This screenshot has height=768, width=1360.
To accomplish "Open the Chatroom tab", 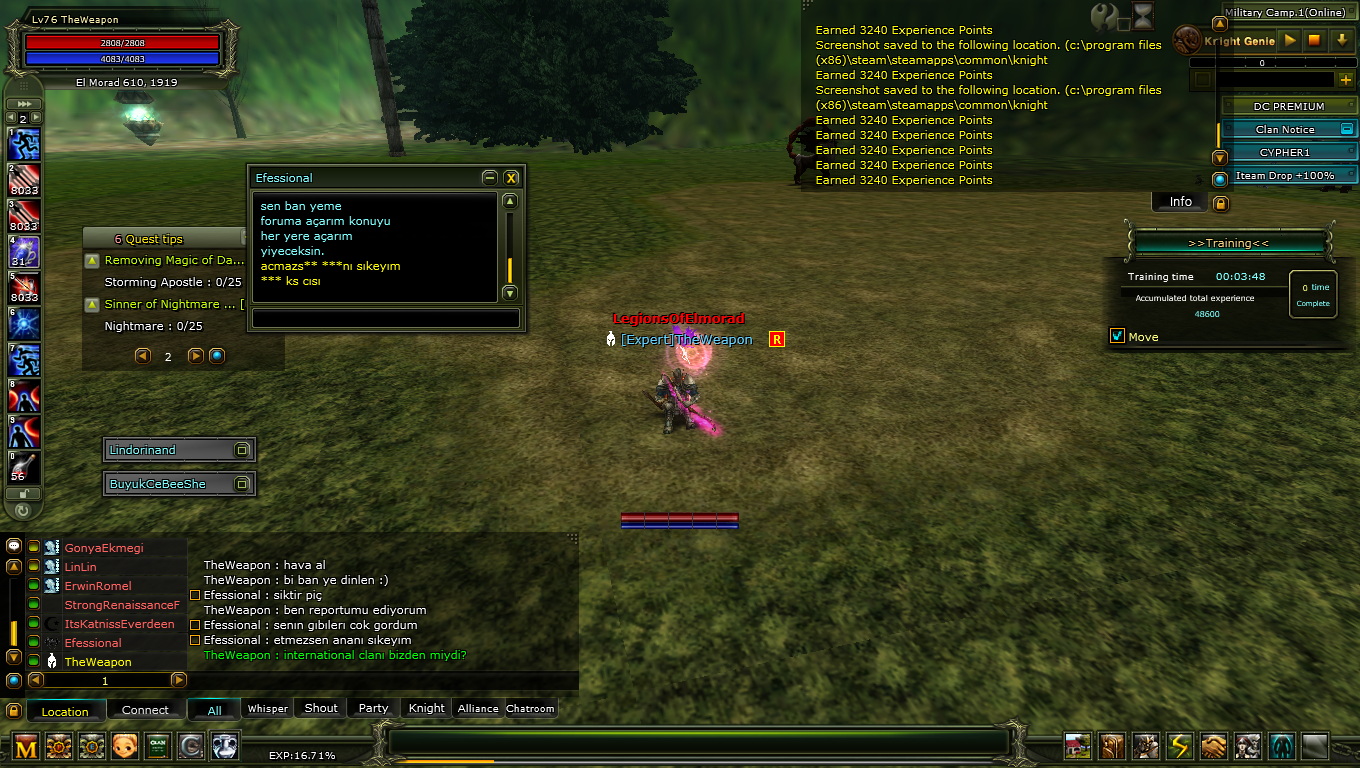I will tap(530, 708).
